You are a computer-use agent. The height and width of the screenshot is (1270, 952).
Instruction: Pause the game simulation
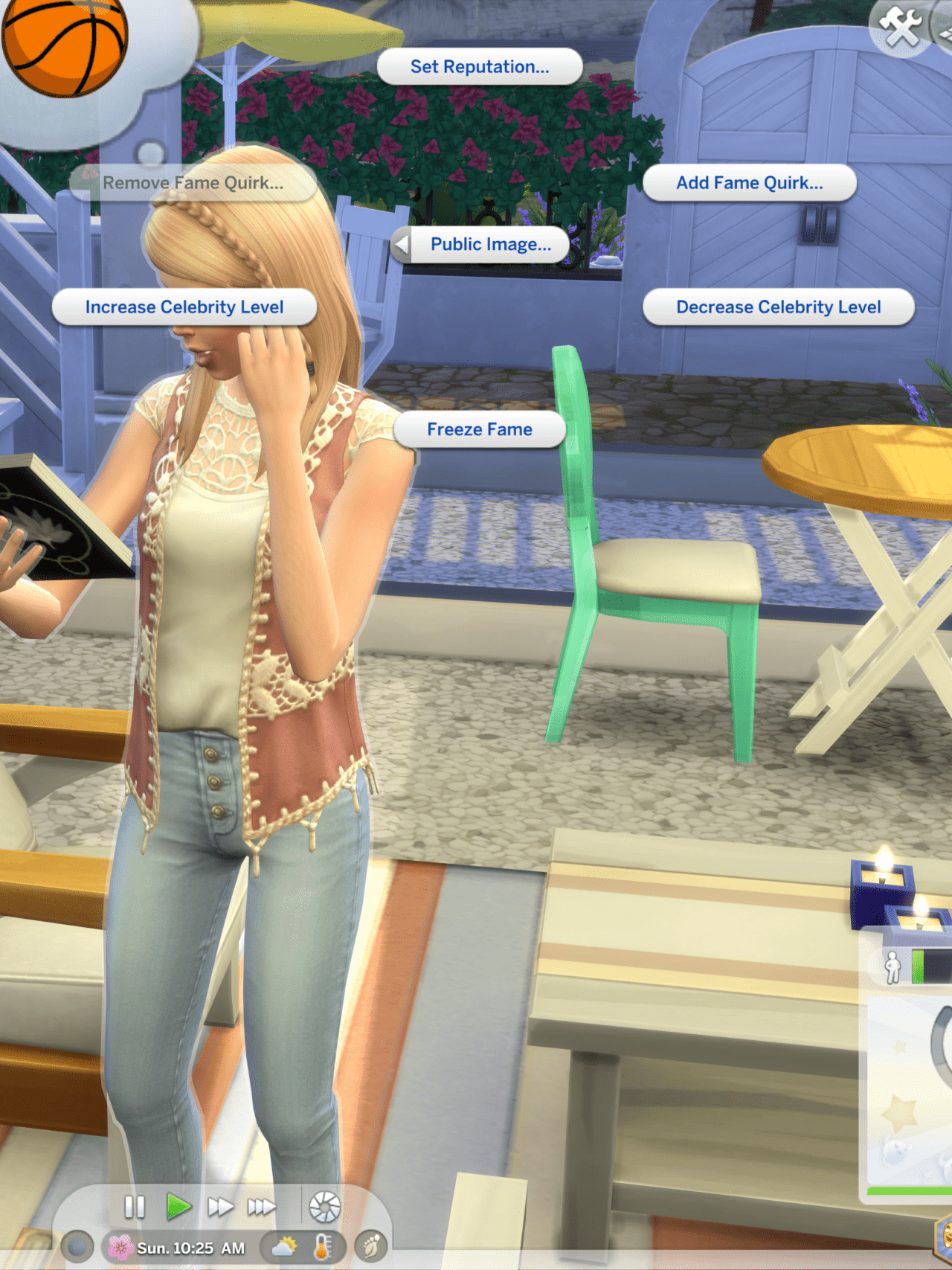click(x=135, y=1205)
